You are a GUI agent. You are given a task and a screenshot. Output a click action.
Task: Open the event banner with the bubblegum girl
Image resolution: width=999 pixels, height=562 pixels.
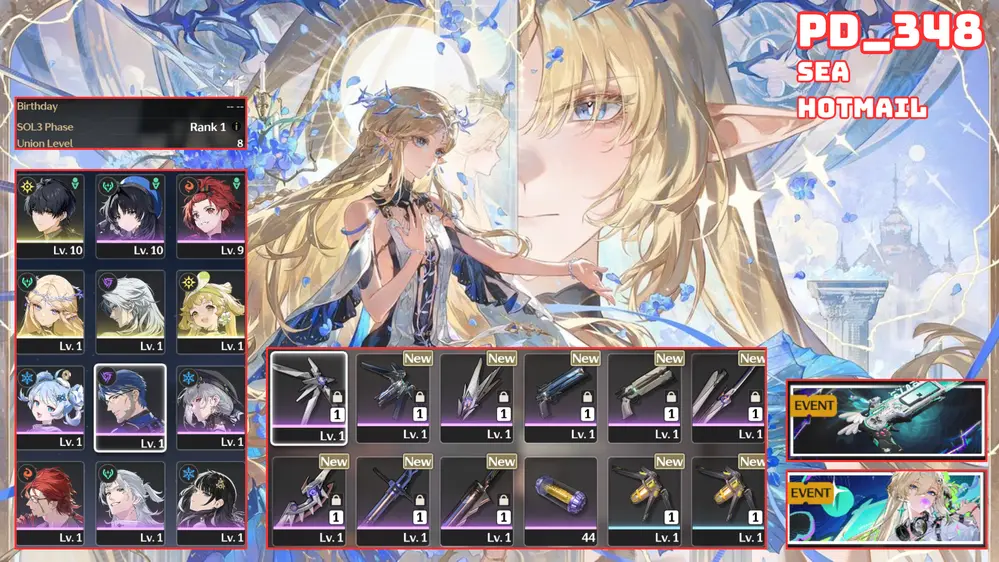886,508
